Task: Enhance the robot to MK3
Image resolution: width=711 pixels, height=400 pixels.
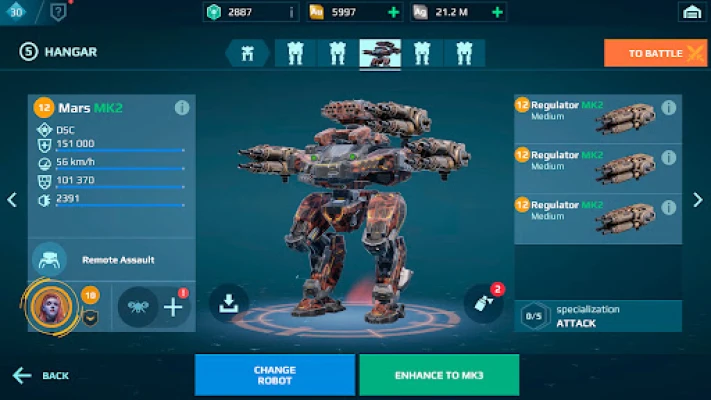Action: [439, 375]
